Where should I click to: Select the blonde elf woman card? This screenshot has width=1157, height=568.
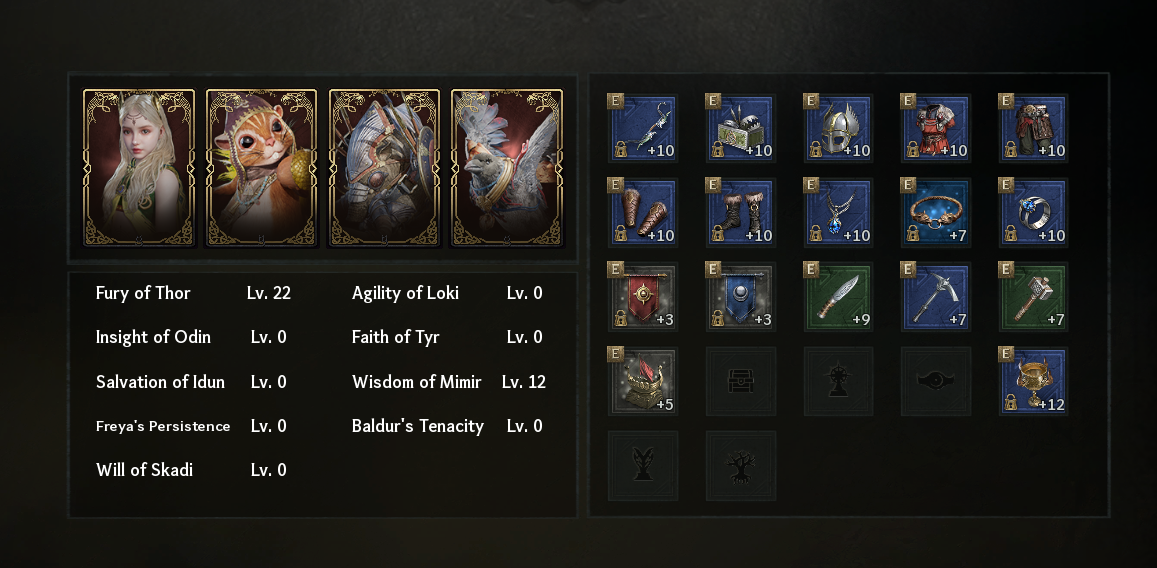pyautogui.click(x=138, y=167)
